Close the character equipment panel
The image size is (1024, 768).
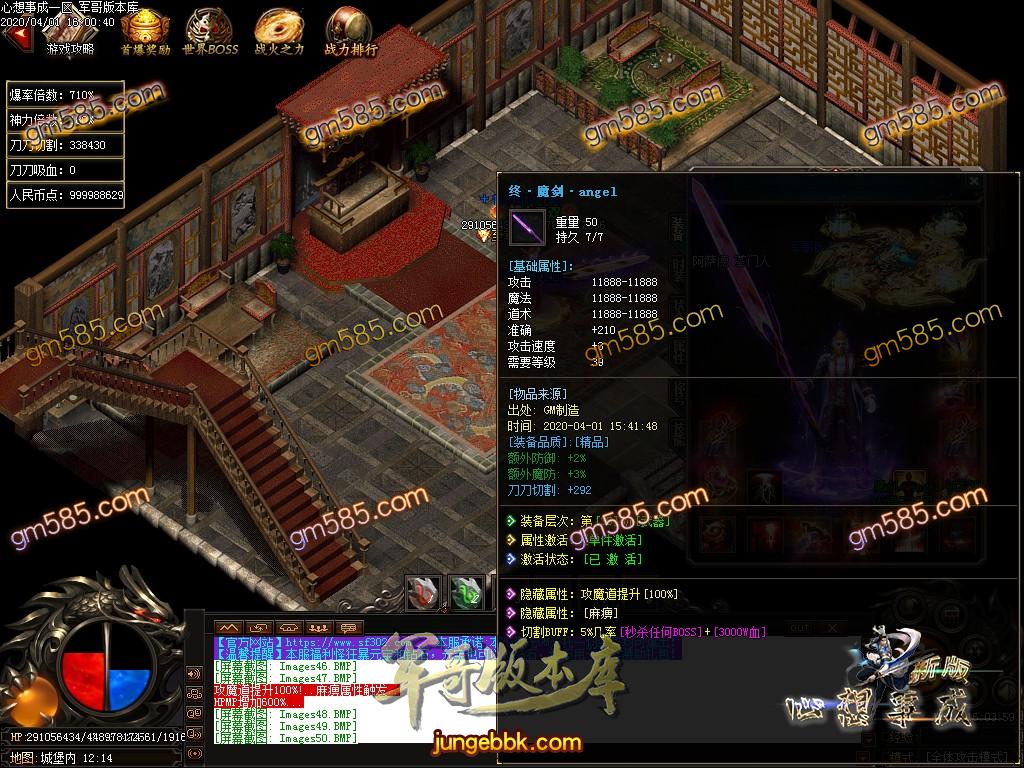click(974, 183)
